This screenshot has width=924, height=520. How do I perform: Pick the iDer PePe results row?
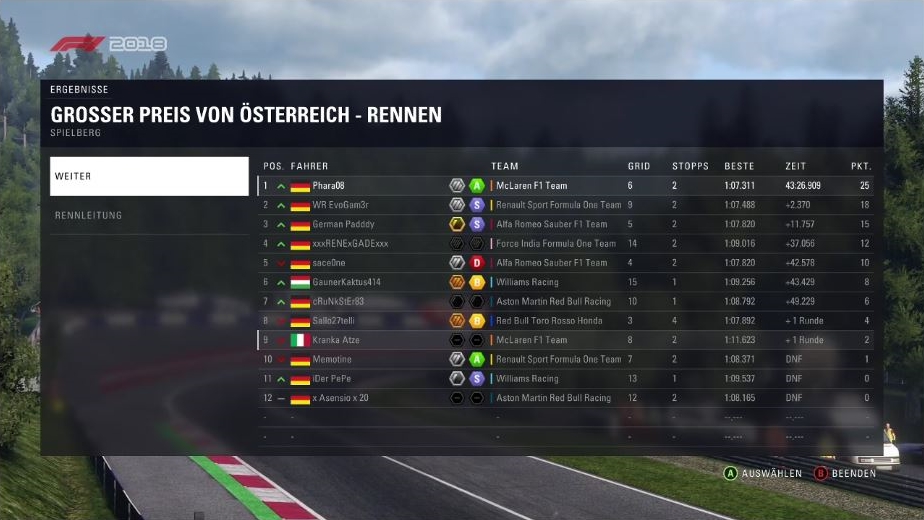(x=566, y=379)
